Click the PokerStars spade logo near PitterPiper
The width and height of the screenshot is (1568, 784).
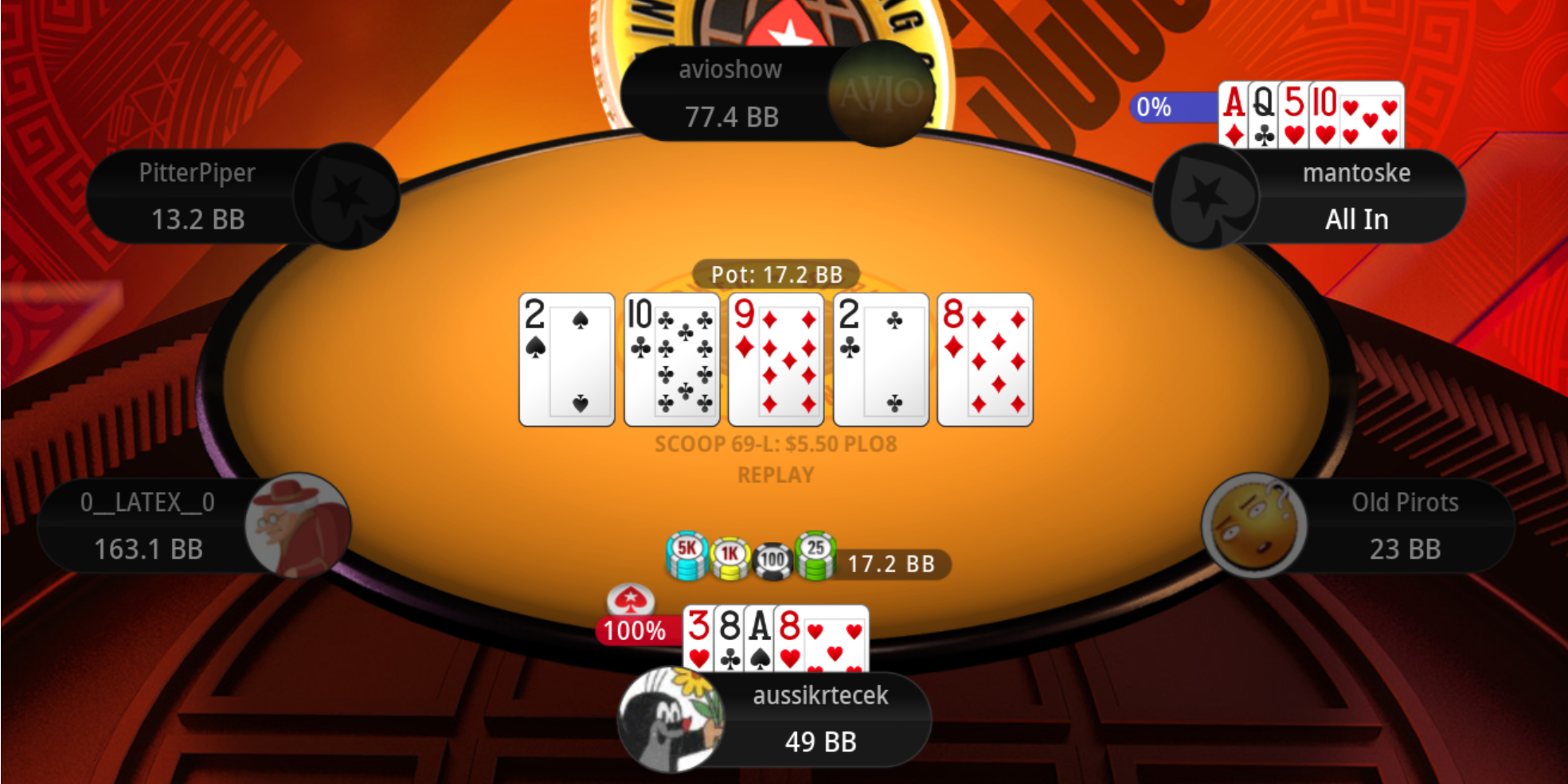coord(346,197)
